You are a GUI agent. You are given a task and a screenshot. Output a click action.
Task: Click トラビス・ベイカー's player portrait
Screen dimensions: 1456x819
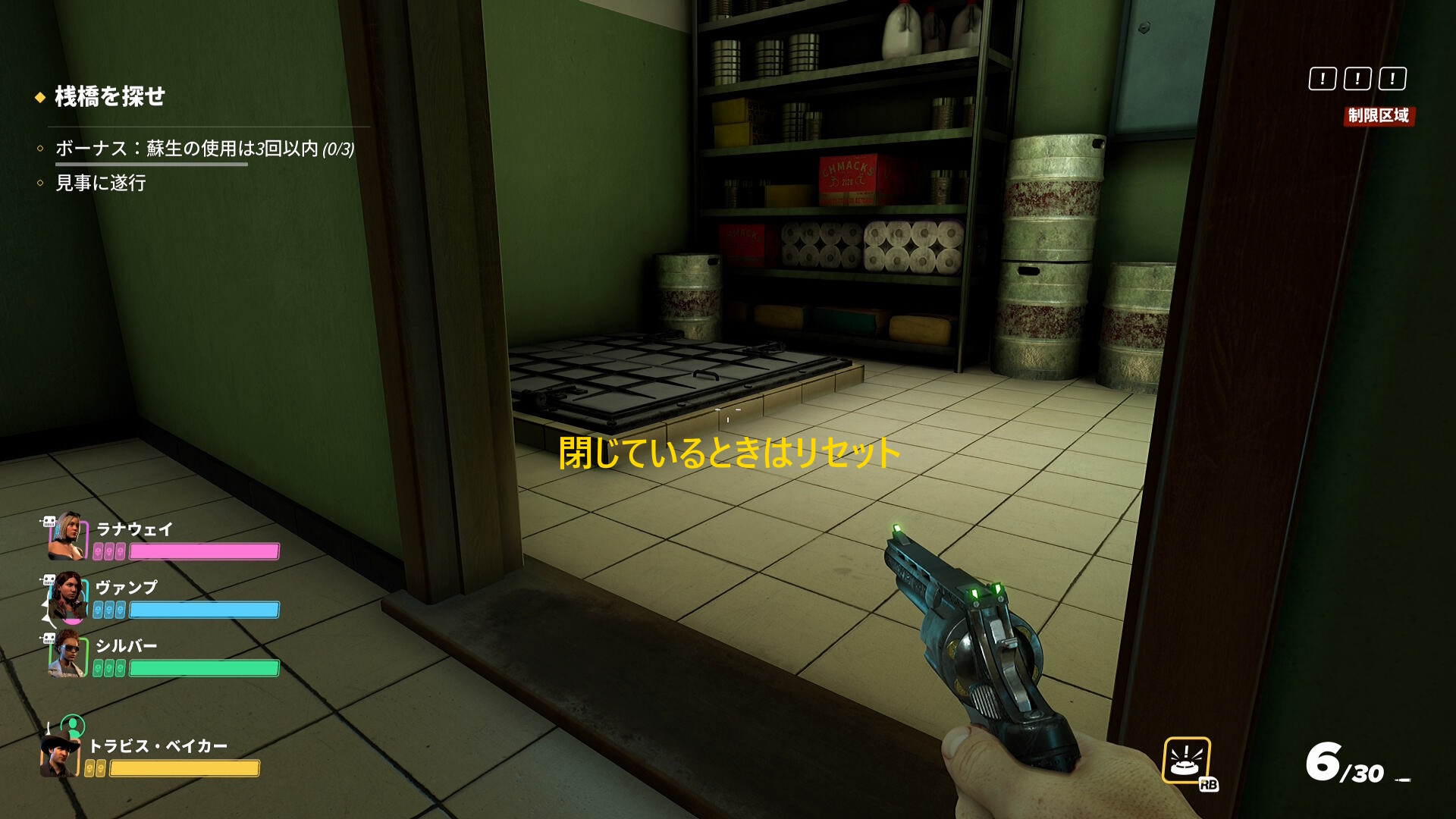click(x=60, y=755)
